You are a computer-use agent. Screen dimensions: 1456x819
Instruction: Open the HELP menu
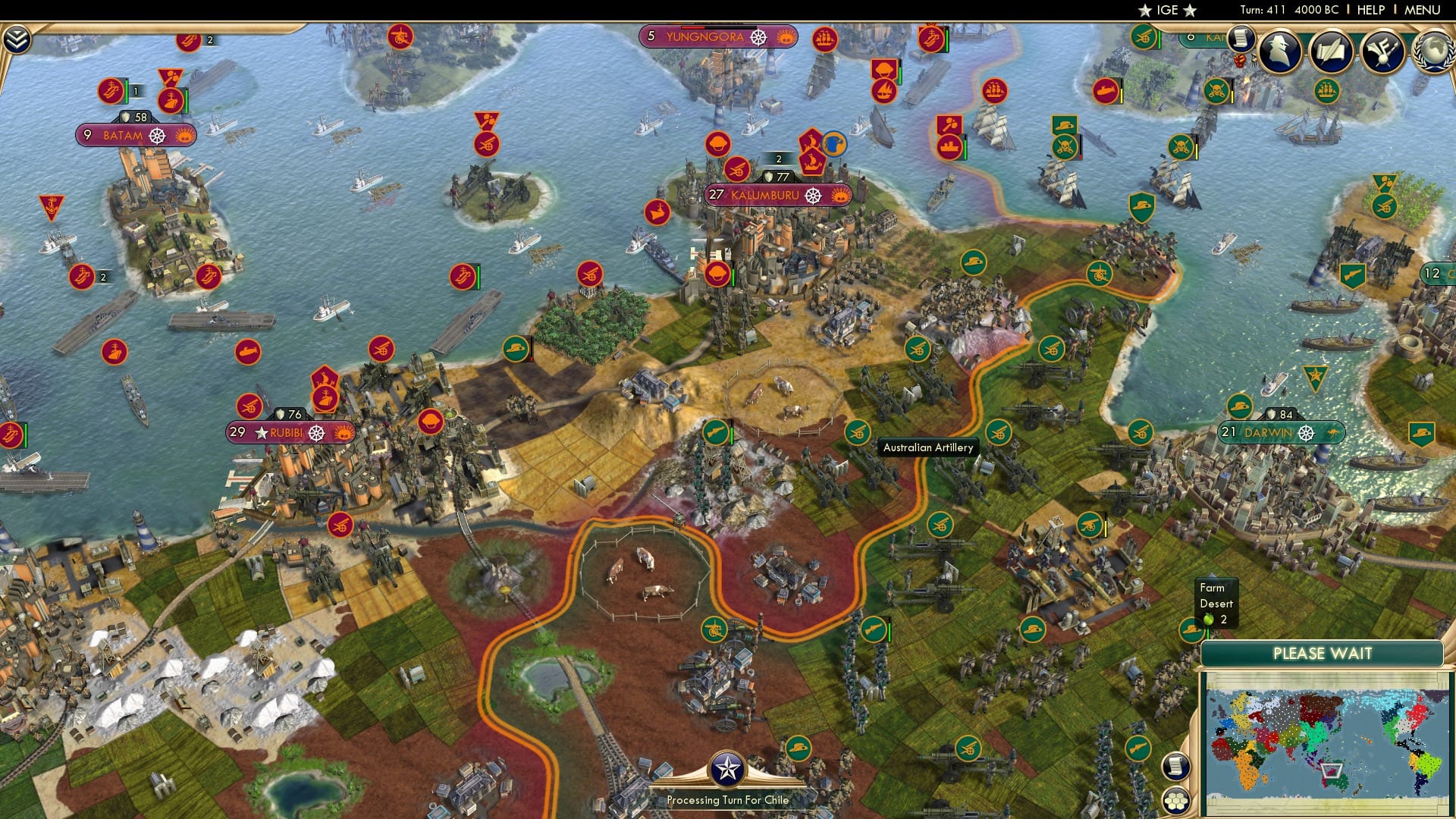pos(1371,10)
